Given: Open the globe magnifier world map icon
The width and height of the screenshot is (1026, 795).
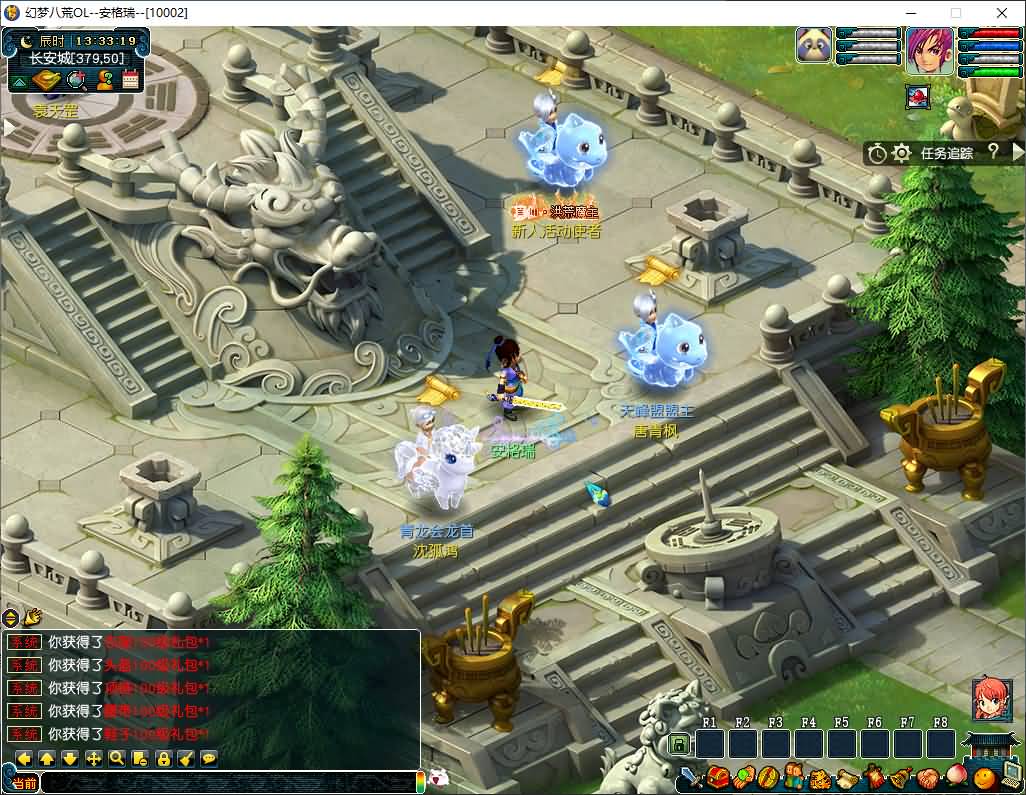Looking at the screenshot, I should [77, 81].
